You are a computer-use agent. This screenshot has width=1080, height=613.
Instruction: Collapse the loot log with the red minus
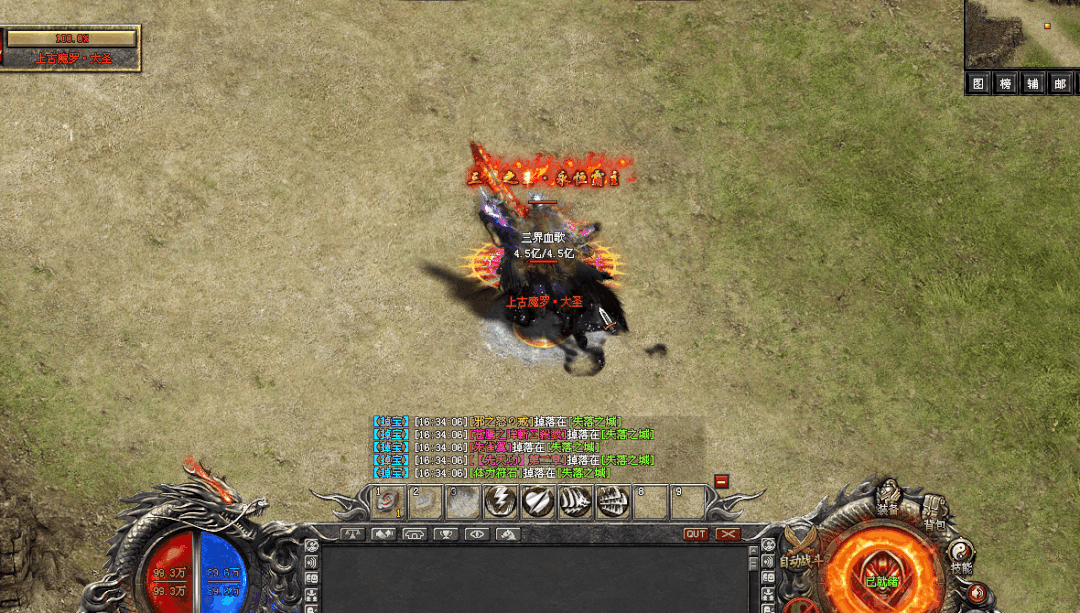[721, 481]
